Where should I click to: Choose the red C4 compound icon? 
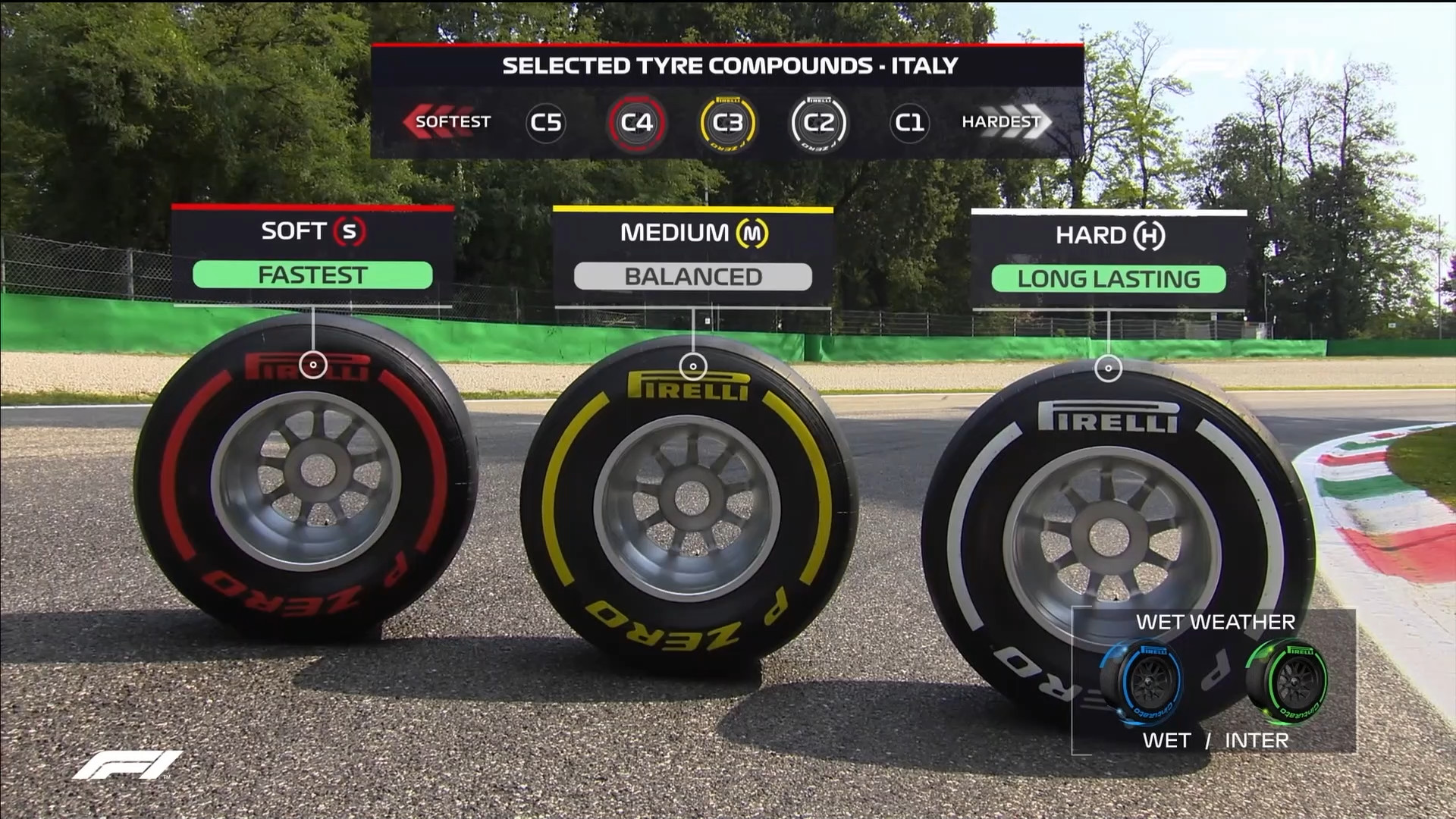point(636,122)
